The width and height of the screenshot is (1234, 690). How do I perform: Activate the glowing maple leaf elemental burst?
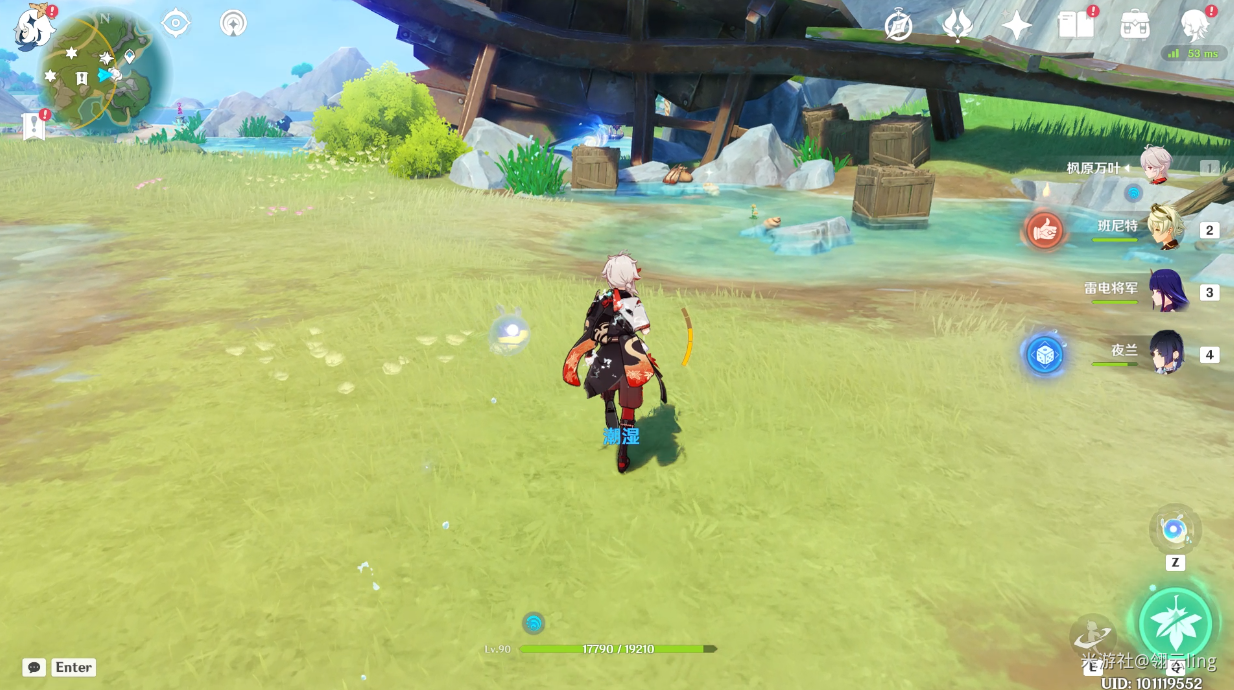click(x=1175, y=623)
